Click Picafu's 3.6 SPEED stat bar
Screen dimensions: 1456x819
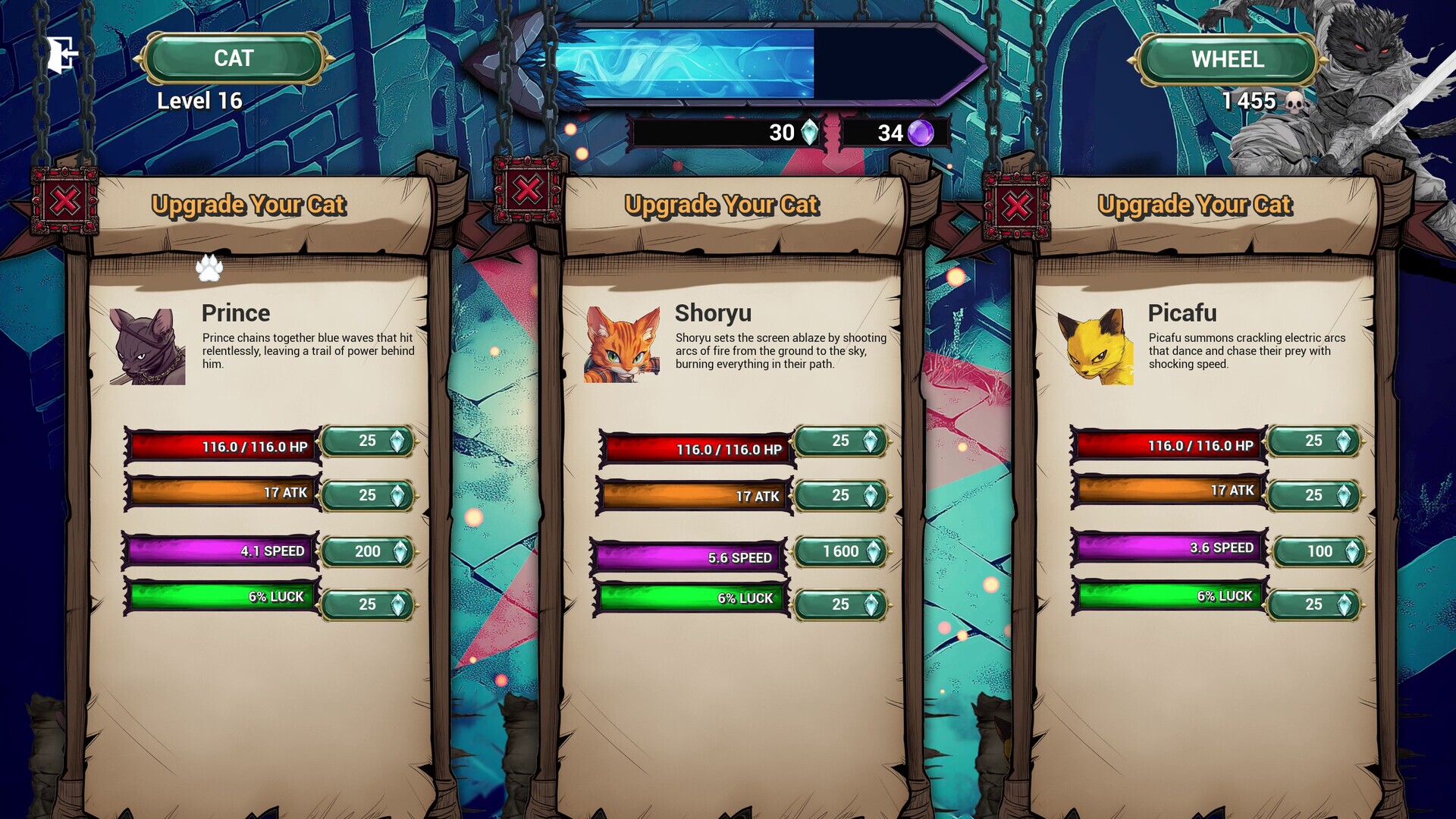click(x=1168, y=546)
